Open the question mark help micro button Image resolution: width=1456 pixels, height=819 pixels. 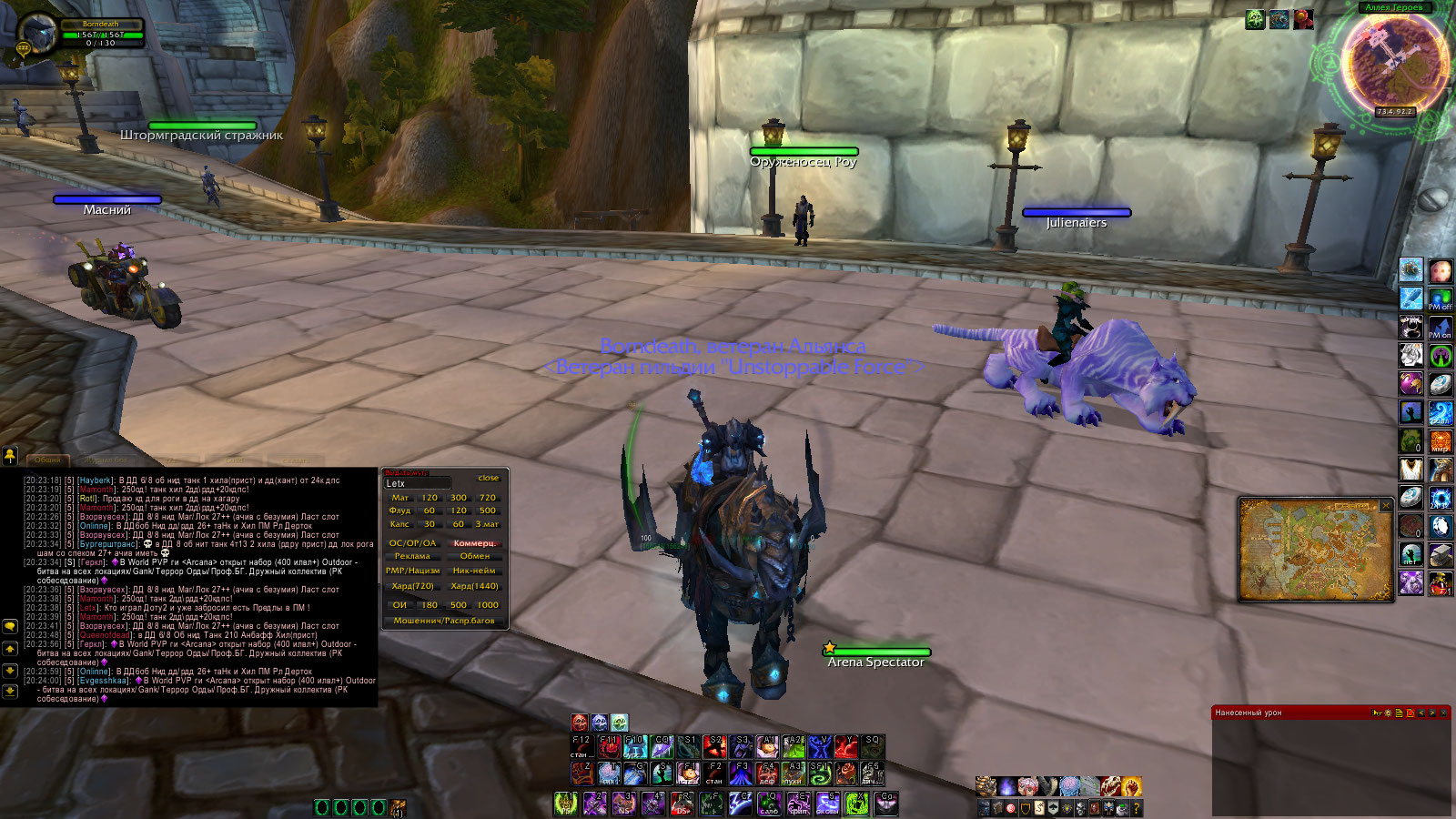[1137, 808]
